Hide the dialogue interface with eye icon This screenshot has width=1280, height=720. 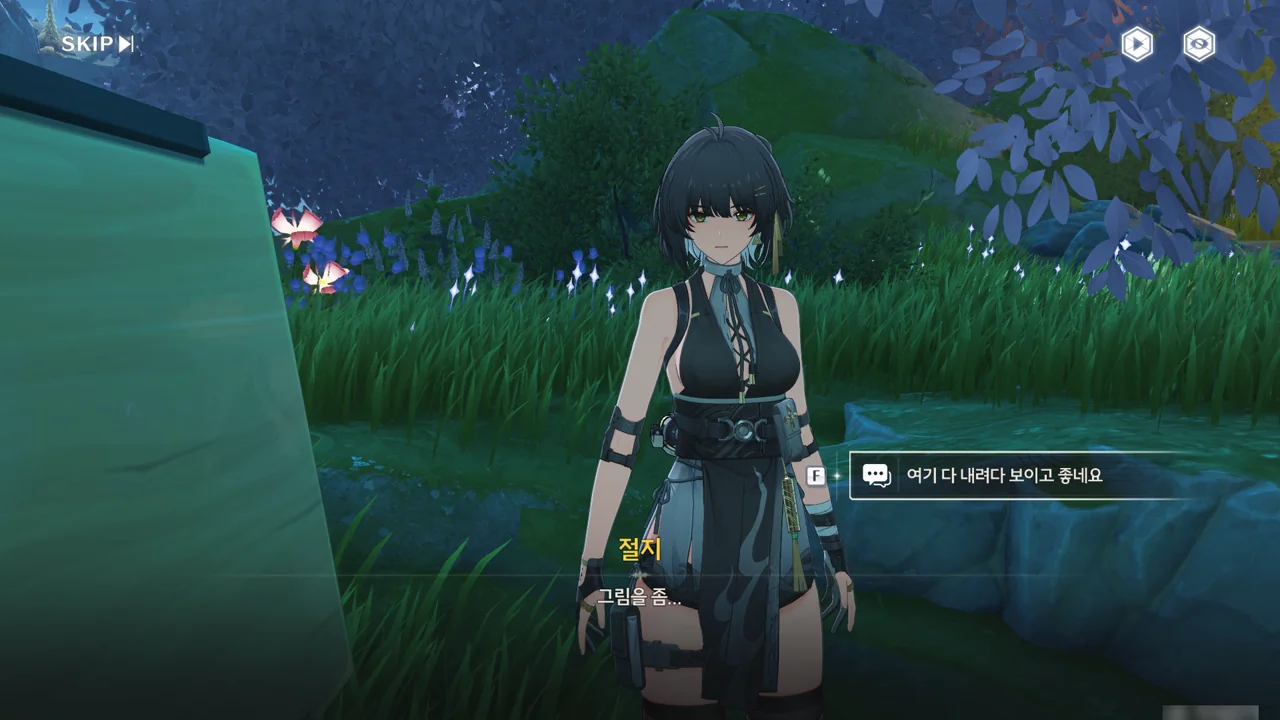point(1199,44)
